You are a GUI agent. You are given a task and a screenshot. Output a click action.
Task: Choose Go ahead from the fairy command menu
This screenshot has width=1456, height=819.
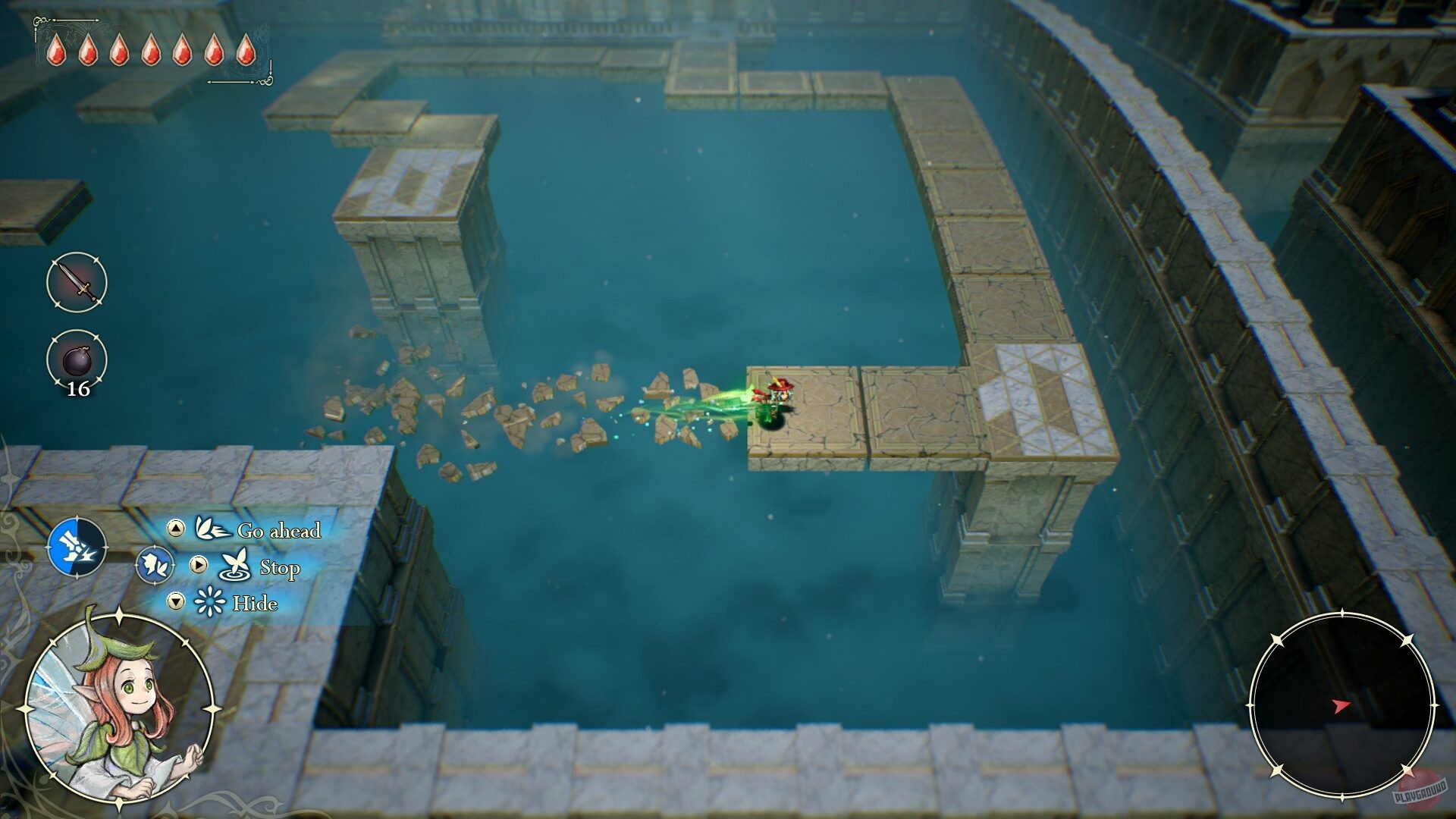point(280,531)
